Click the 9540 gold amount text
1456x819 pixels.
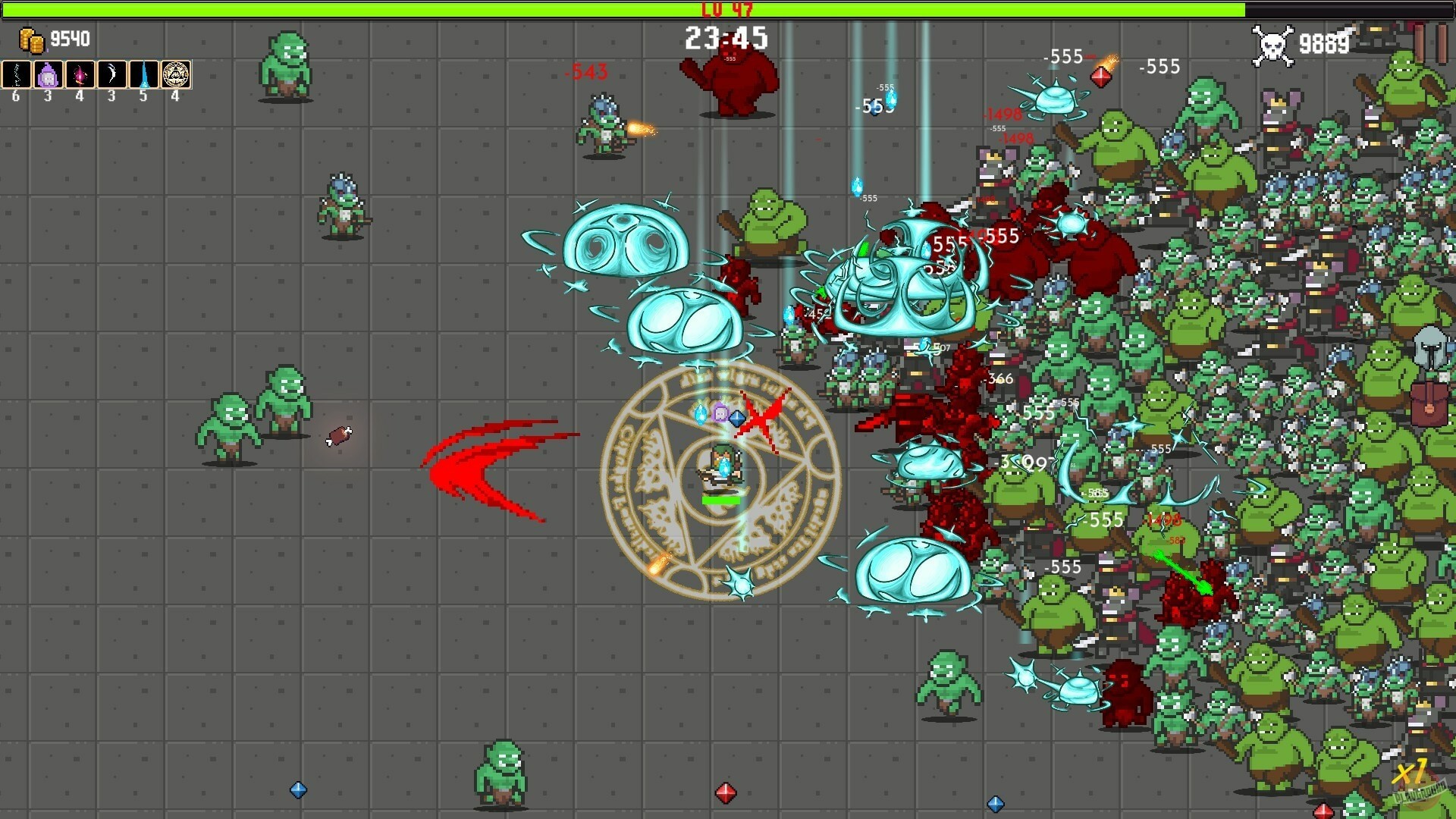coord(69,38)
